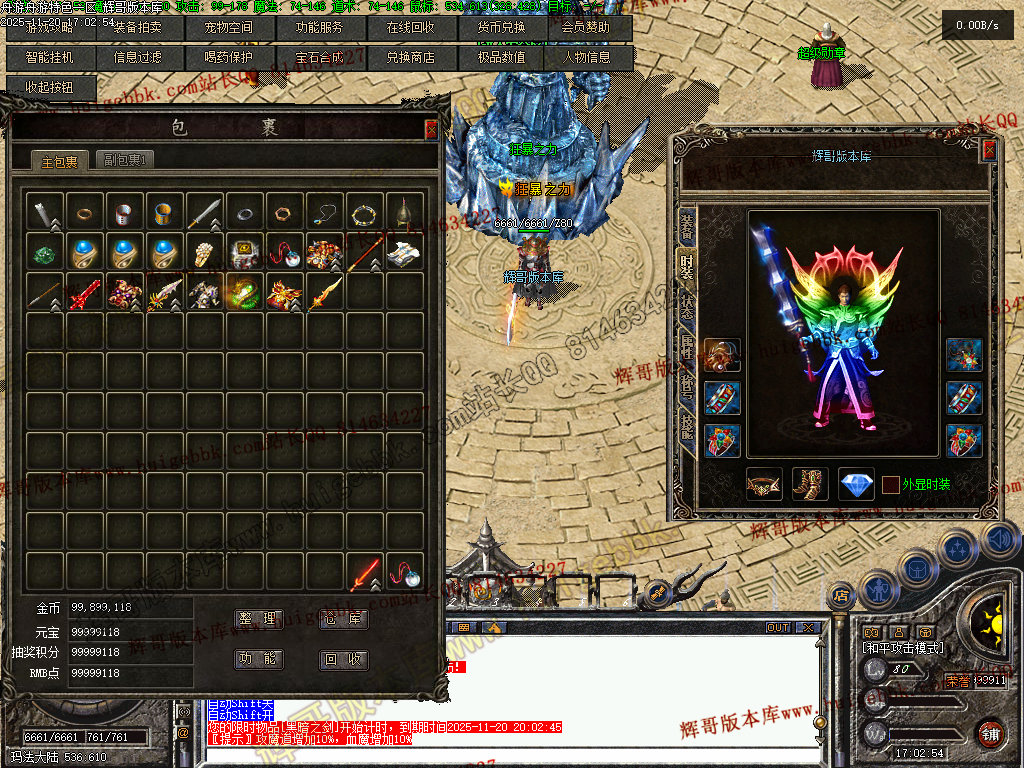Click the 收起按钮 collapse button

click(x=50, y=88)
